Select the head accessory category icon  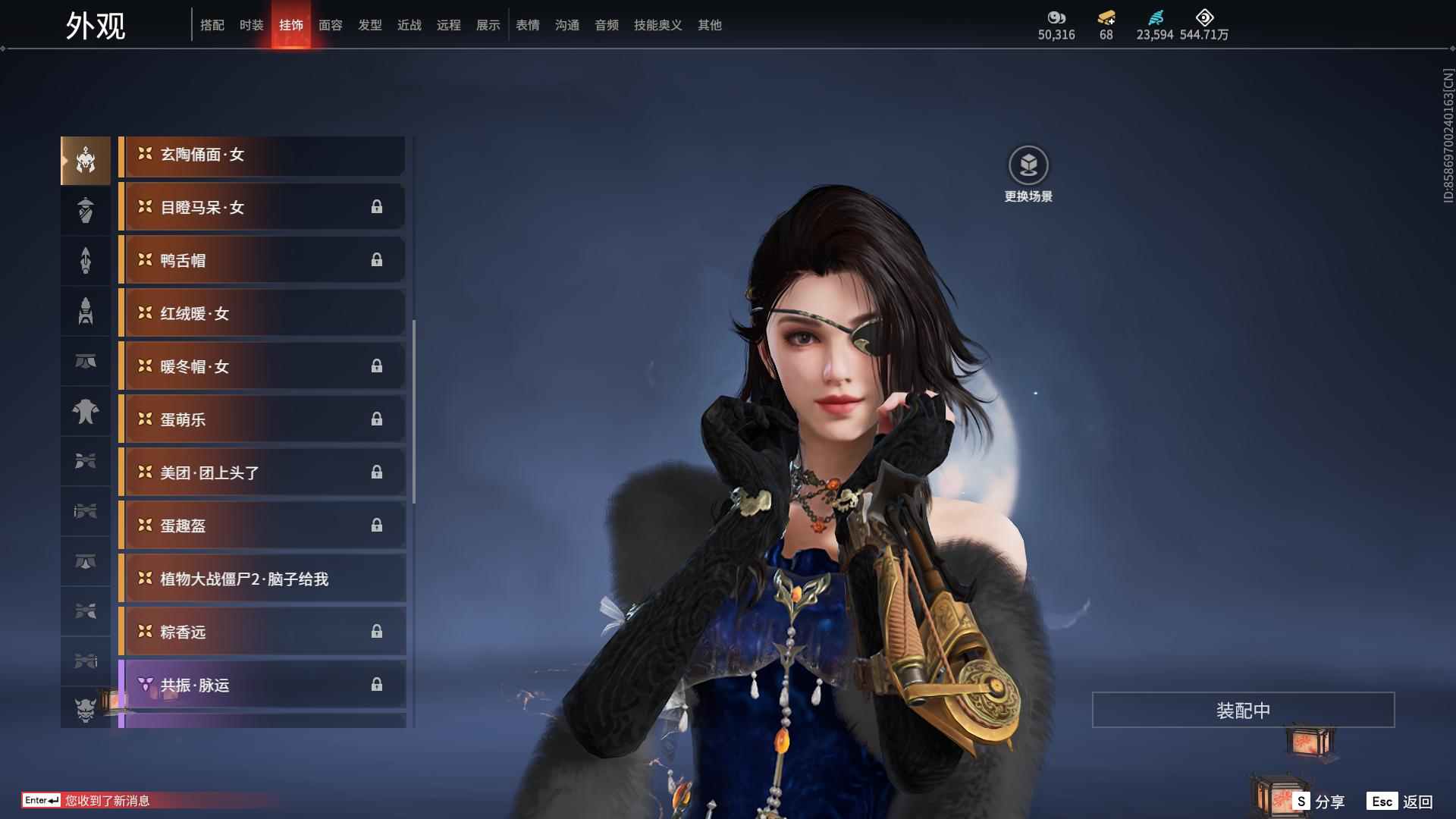[x=86, y=161]
